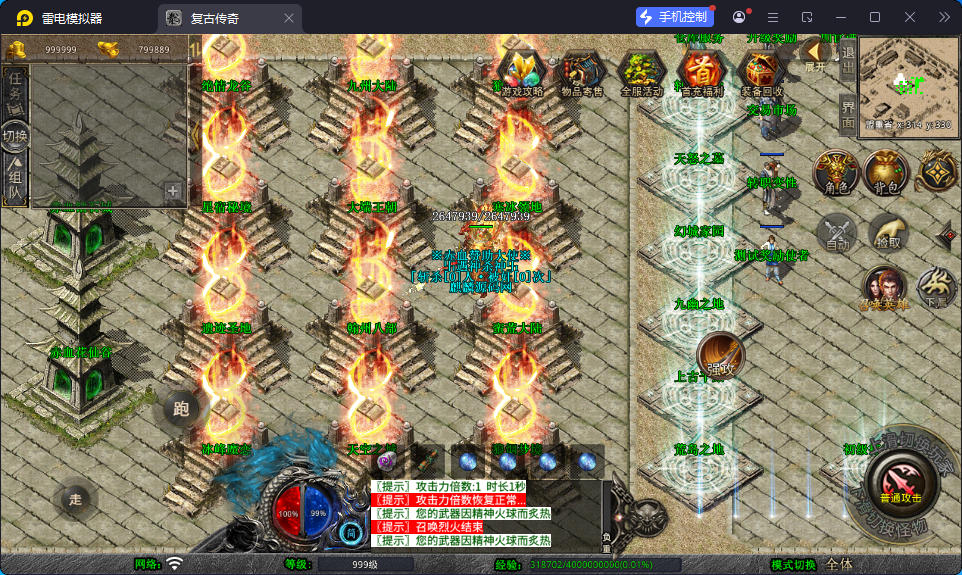Click the 展开 expand arrow button
Viewport: 962px width, 575px height.
[x=817, y=54]
